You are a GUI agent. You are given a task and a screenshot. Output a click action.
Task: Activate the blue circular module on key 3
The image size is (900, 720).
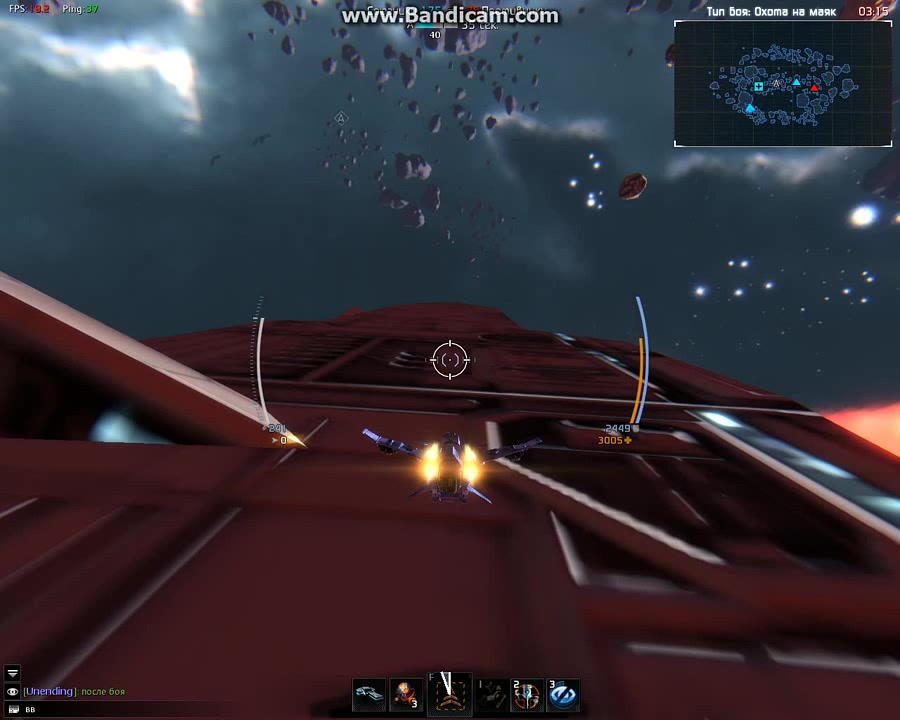pyautogui.click(x=562, y=695)
